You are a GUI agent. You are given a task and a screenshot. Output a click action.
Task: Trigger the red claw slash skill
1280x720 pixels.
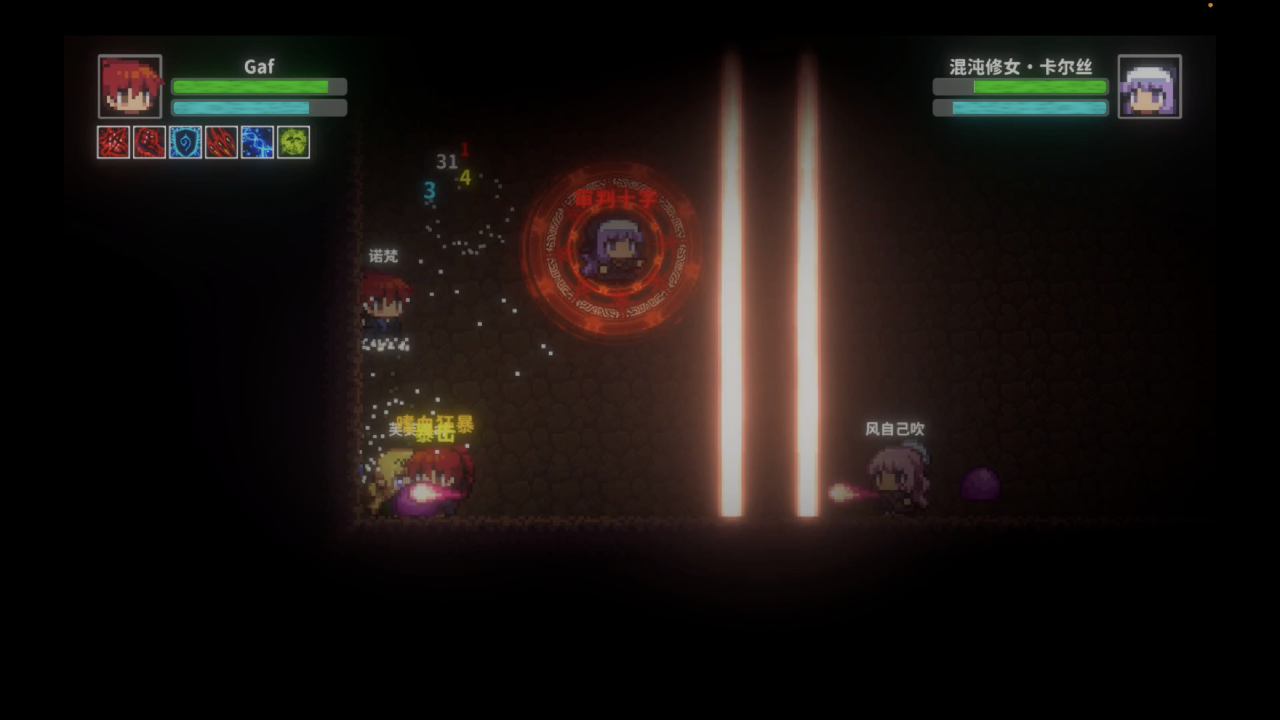[221, 142]
